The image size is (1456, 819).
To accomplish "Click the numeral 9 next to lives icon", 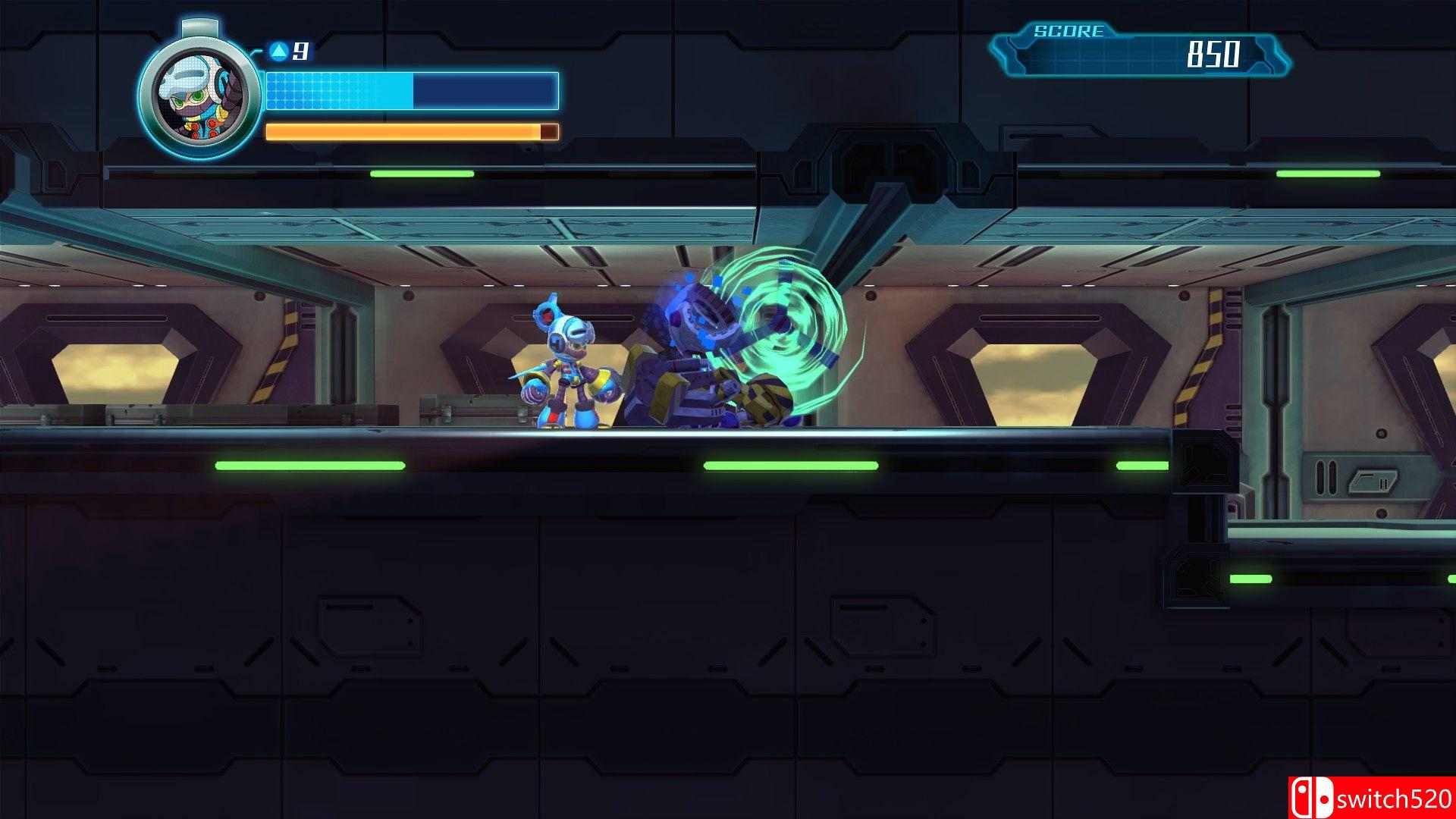I will click(299, 52).
